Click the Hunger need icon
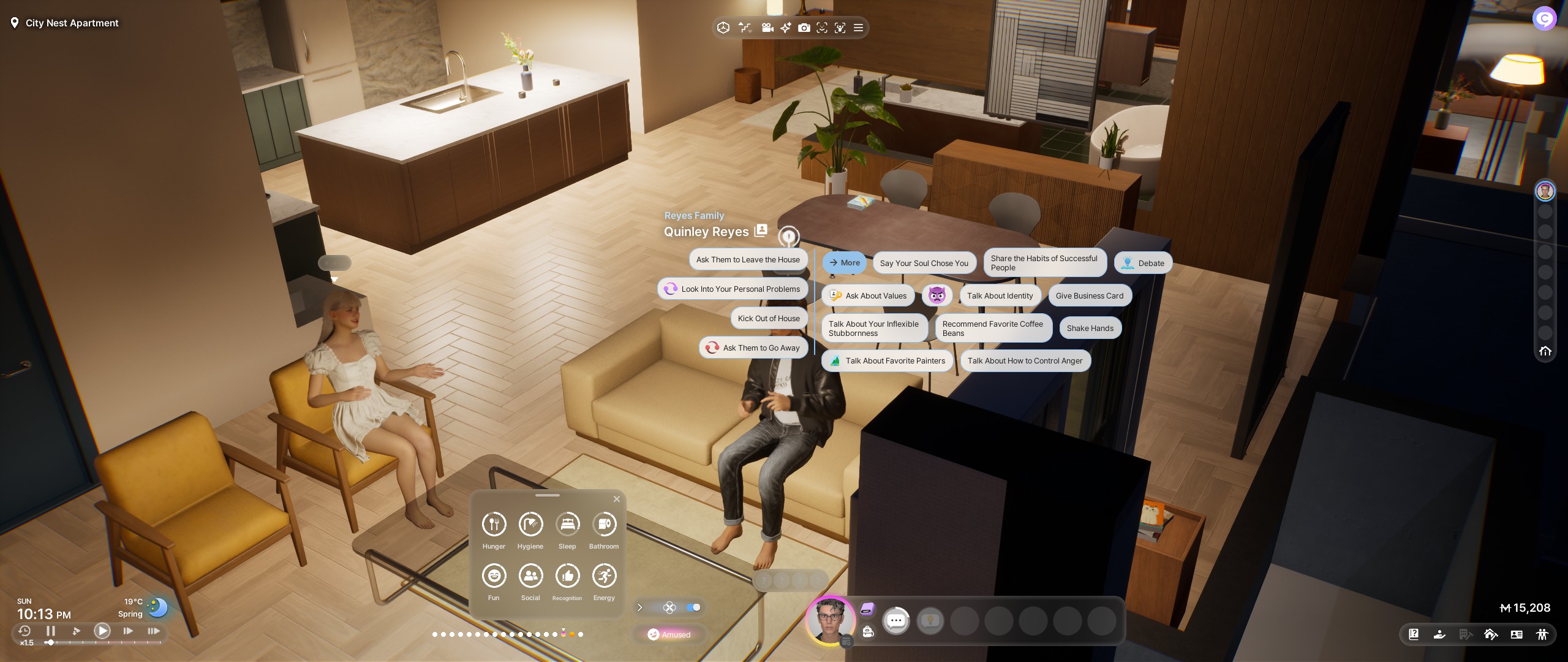The width and height of the screenshot is (1568, 662). click(494, 525)
